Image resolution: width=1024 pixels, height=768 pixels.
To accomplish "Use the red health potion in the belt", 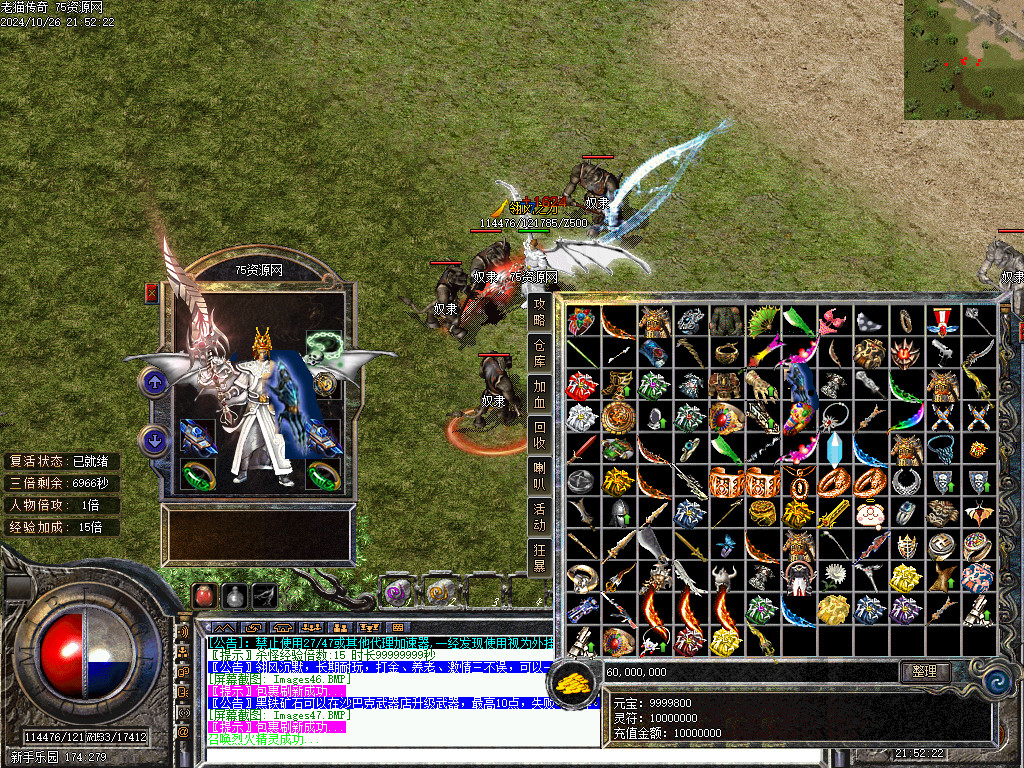I will (204, 595).
